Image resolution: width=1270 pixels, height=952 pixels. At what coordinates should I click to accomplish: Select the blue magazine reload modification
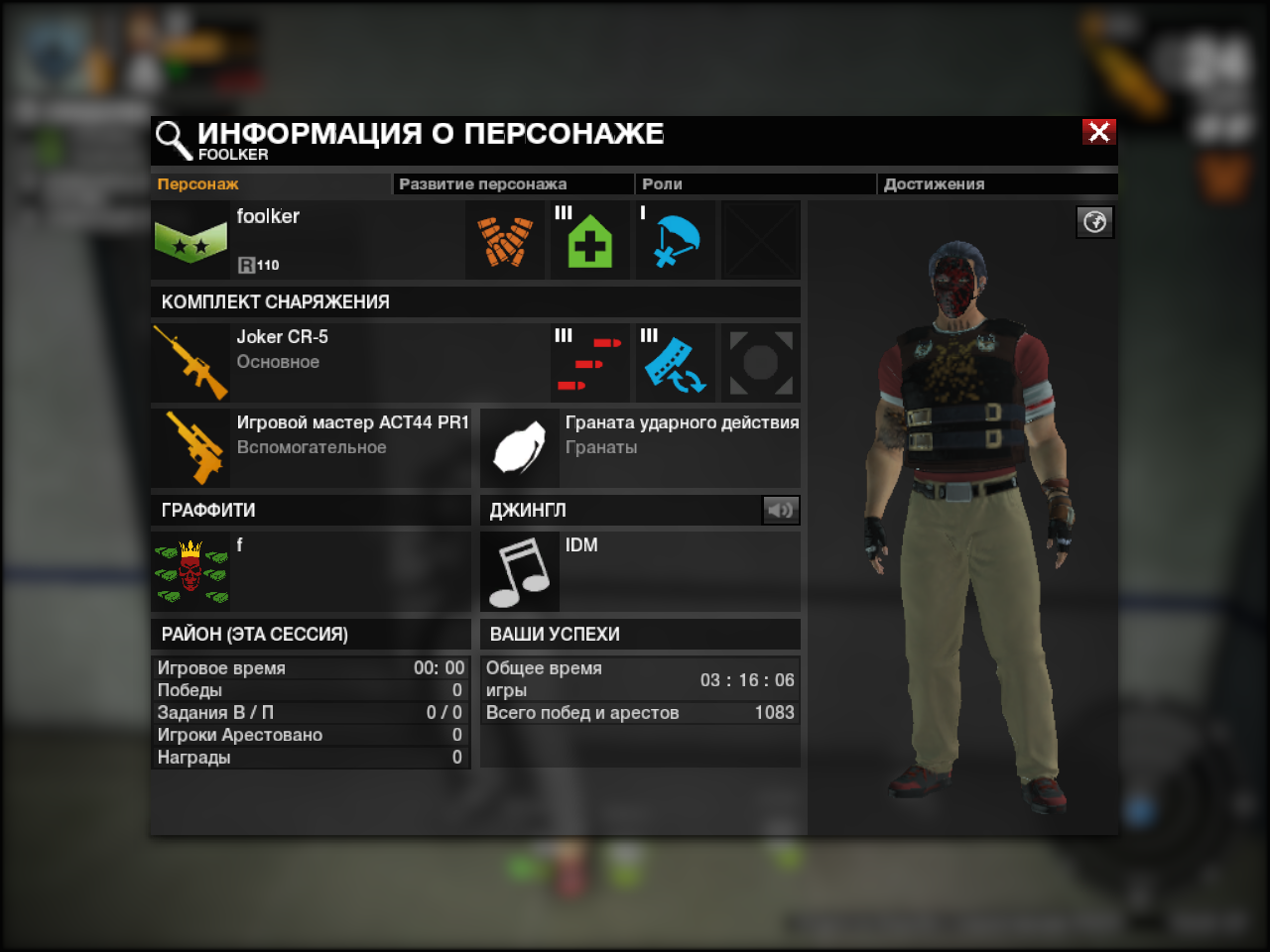point(675,363)
